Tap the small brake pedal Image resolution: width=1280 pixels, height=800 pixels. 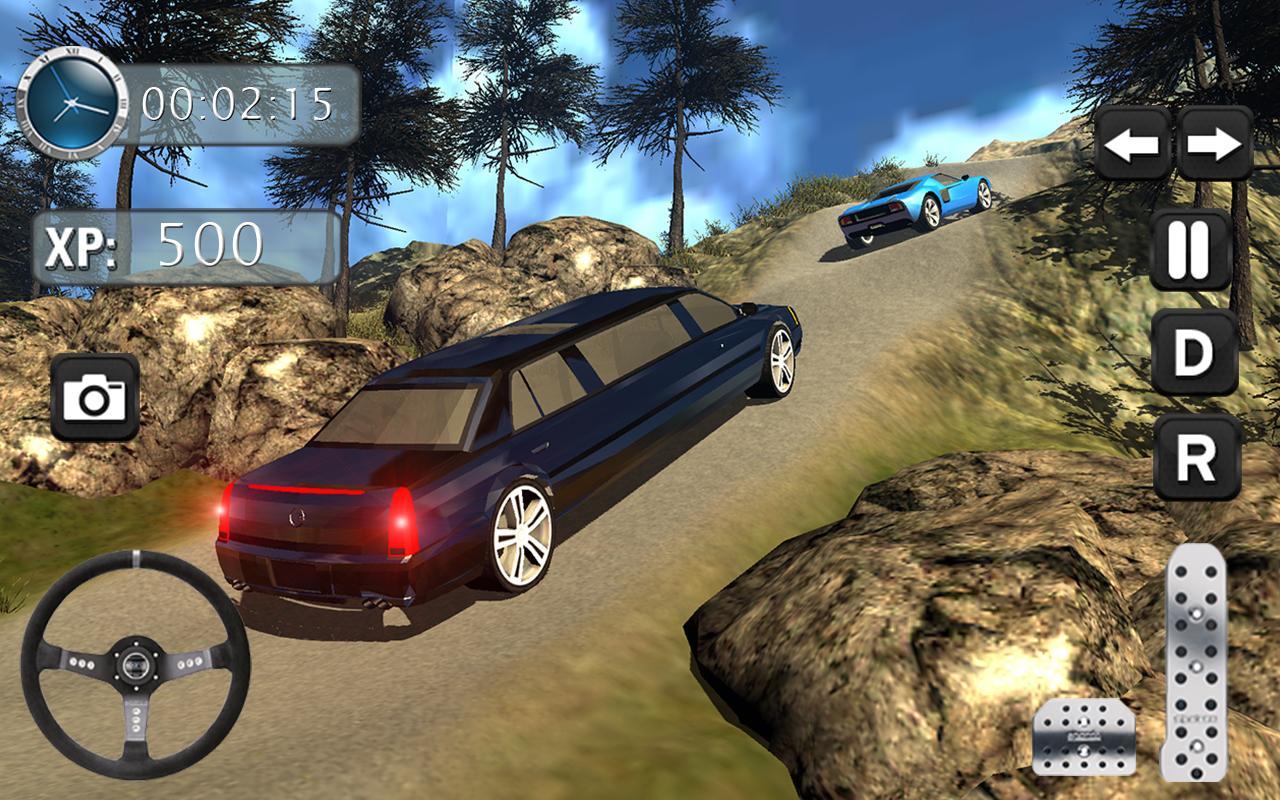[x=1083, y=737]
